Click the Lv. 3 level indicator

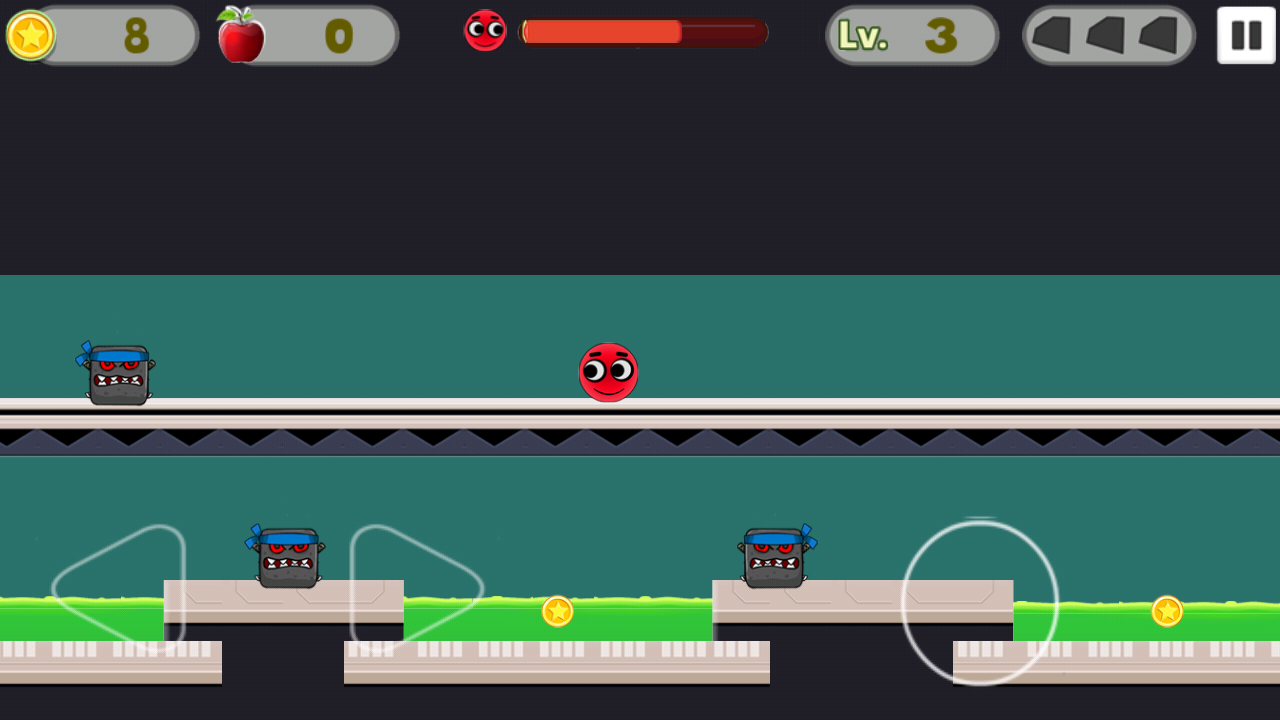[x=910, y=35]
